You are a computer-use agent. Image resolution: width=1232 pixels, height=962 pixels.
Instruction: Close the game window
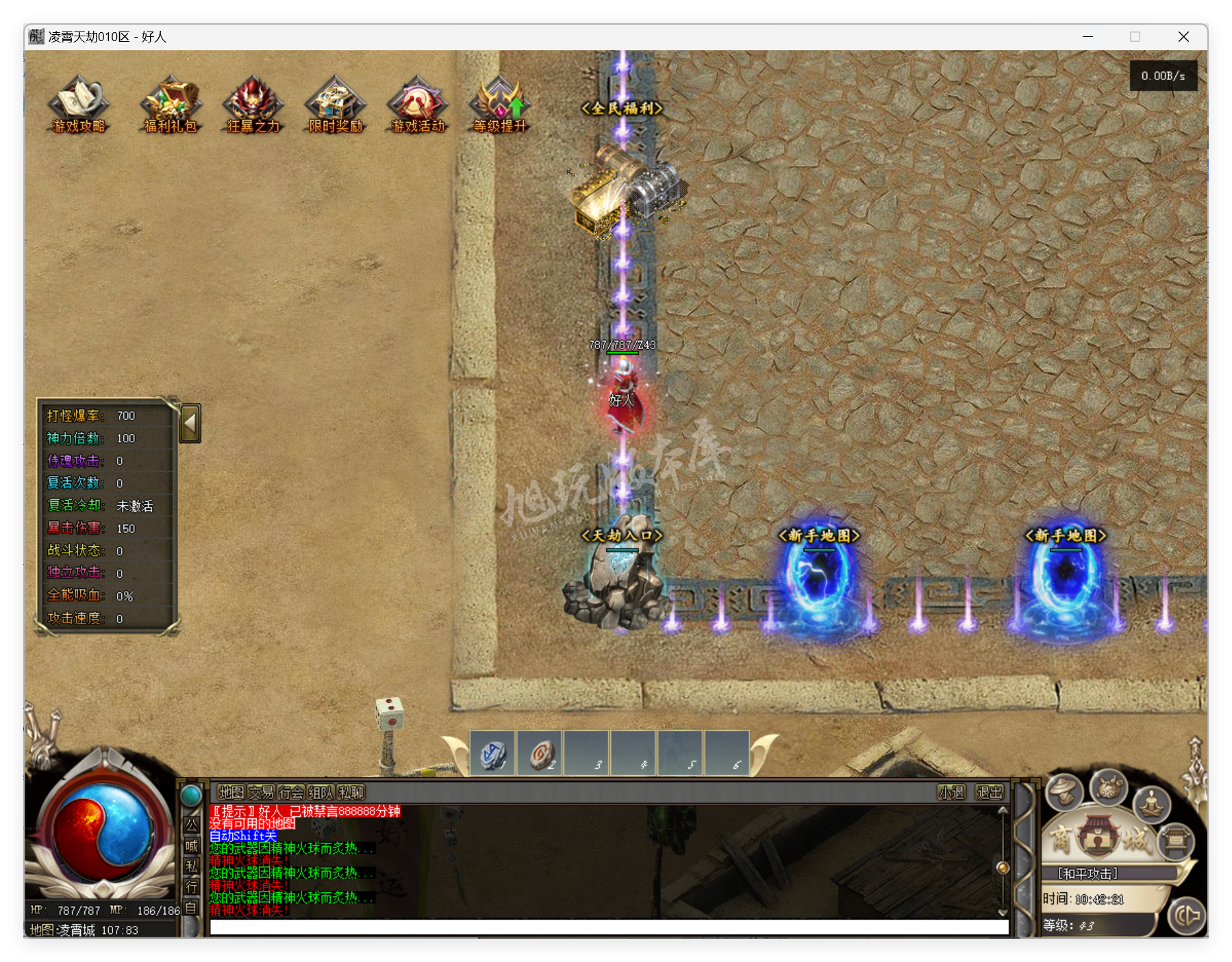1183,37
